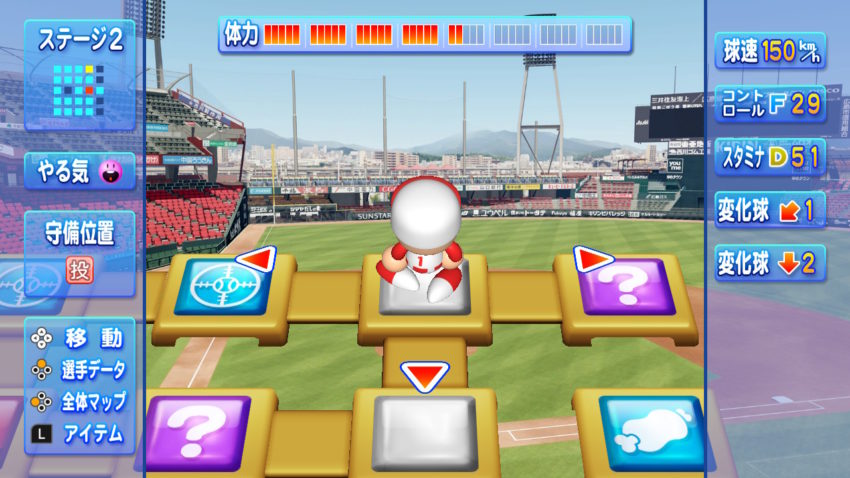Viewport: 850px width, 478px height.
Task: Select the blank silver tile under the down arrow
Action: pos(424,432)
